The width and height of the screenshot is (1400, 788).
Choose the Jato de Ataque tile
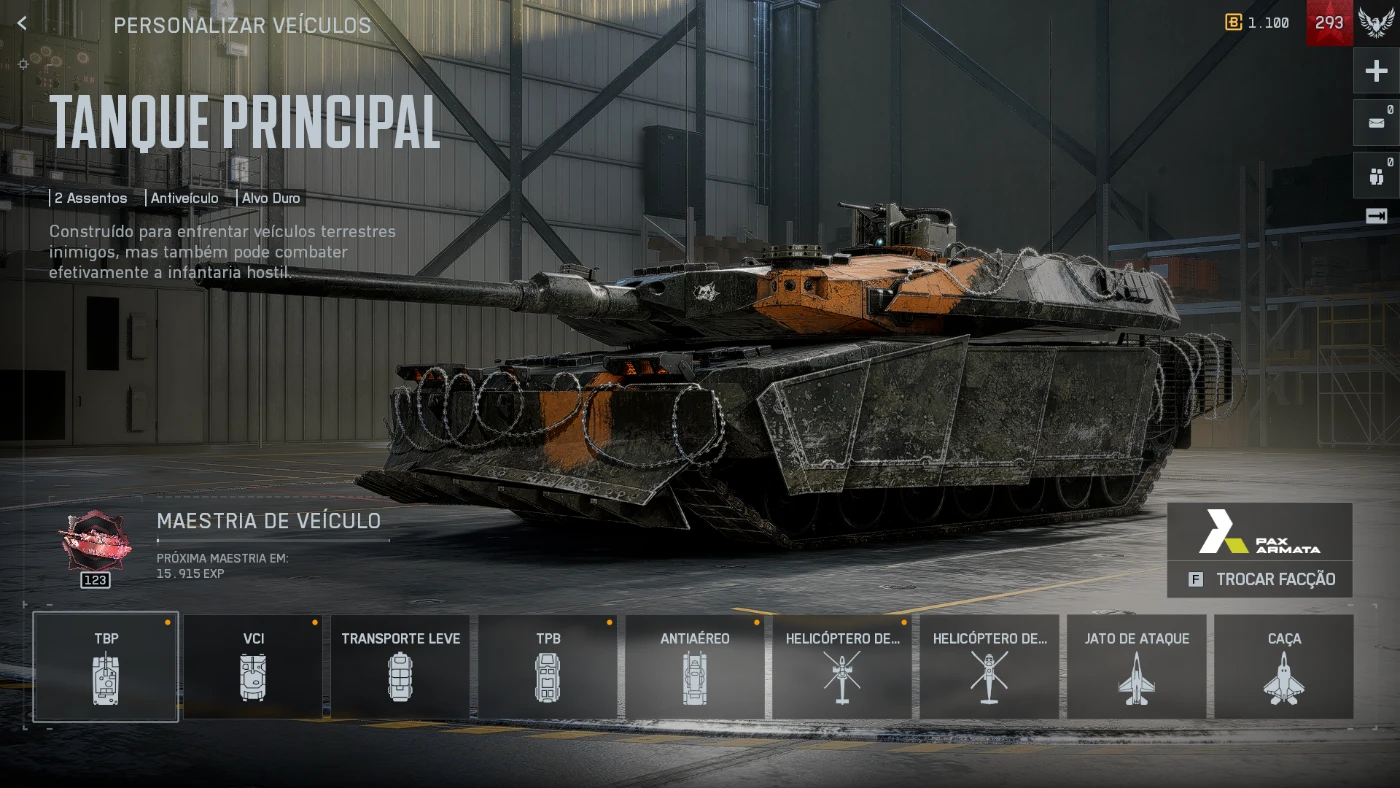pos(1136,666)
